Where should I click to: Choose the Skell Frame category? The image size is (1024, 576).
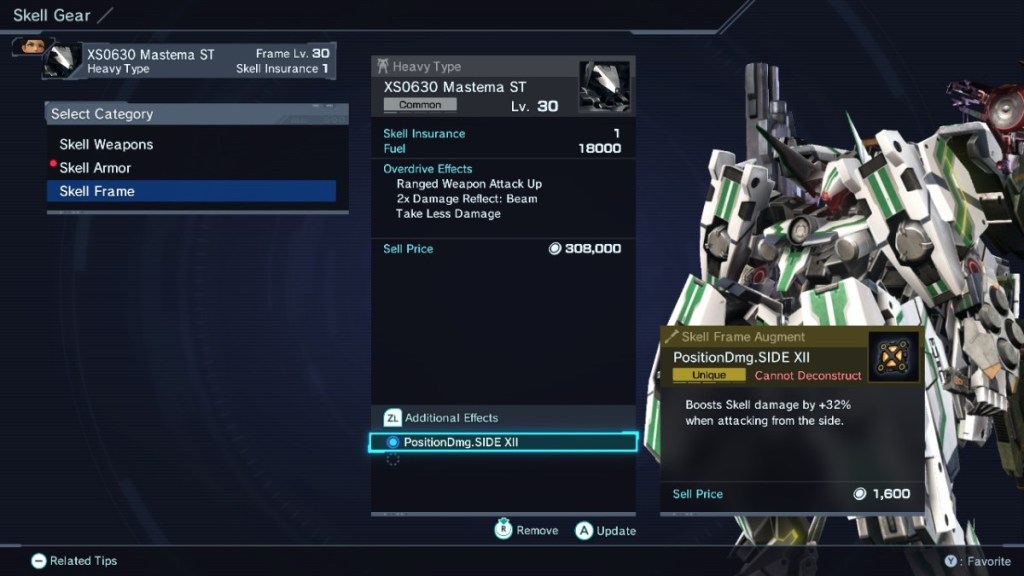pyautogui.click(x=97, y=191)
